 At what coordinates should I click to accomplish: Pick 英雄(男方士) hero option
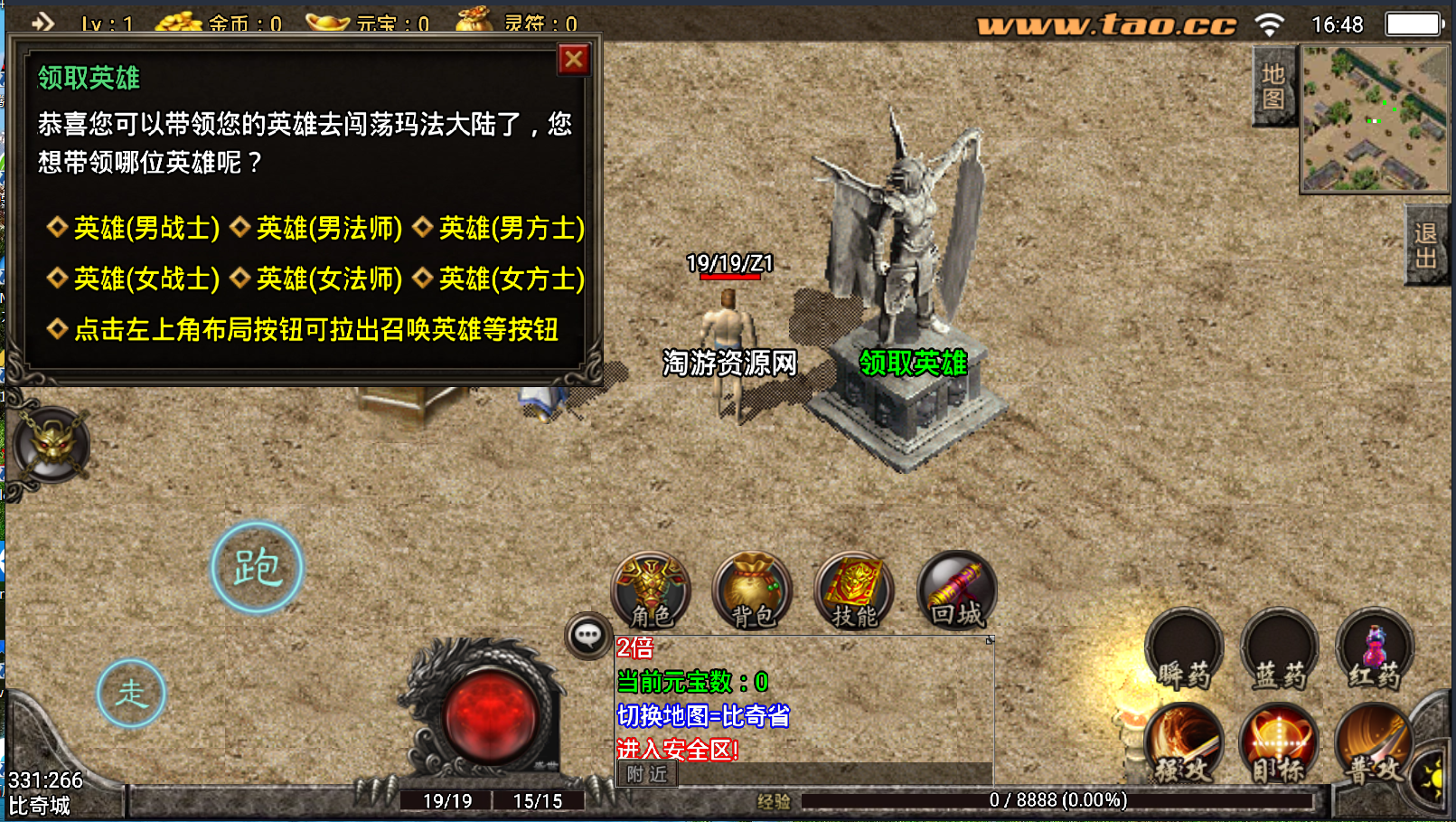pyautogui.click(x=511, y=228)
